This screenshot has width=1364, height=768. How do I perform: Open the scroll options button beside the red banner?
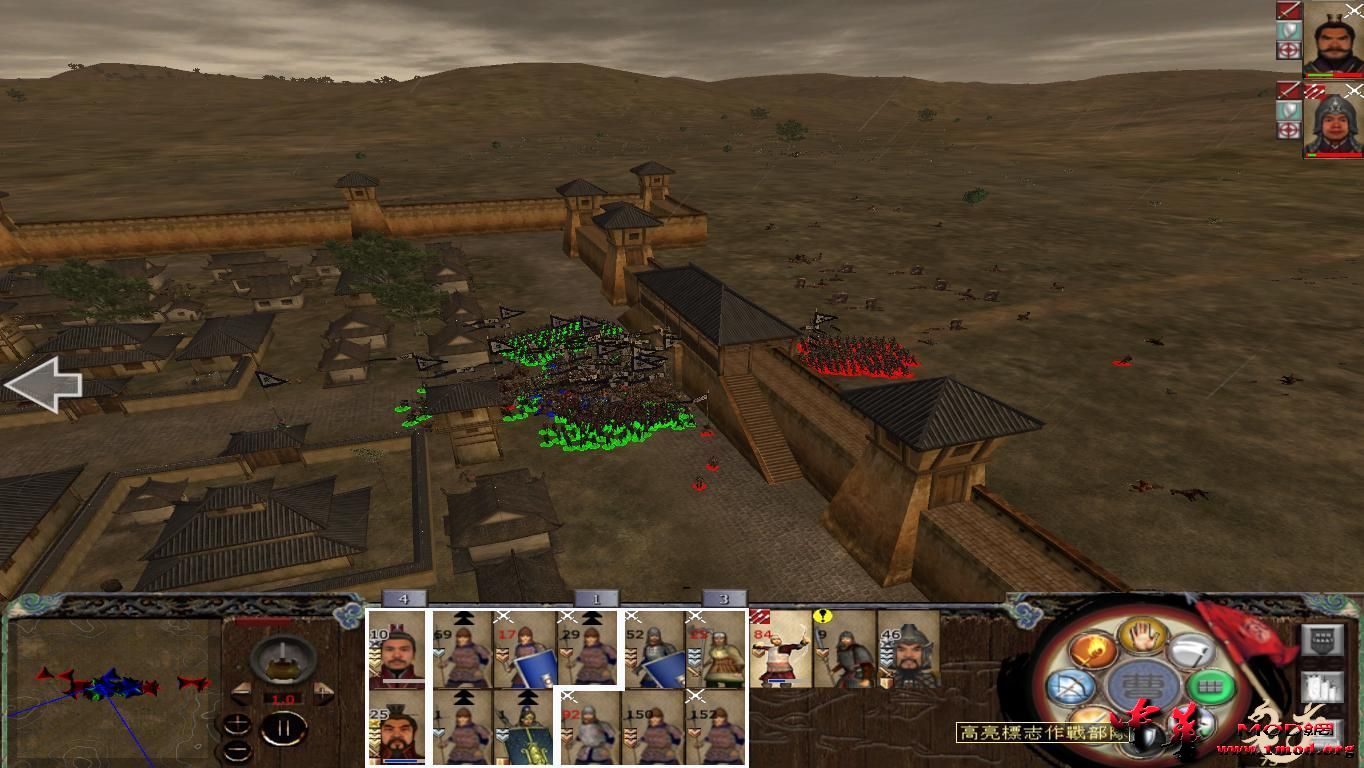point(1322,640)
